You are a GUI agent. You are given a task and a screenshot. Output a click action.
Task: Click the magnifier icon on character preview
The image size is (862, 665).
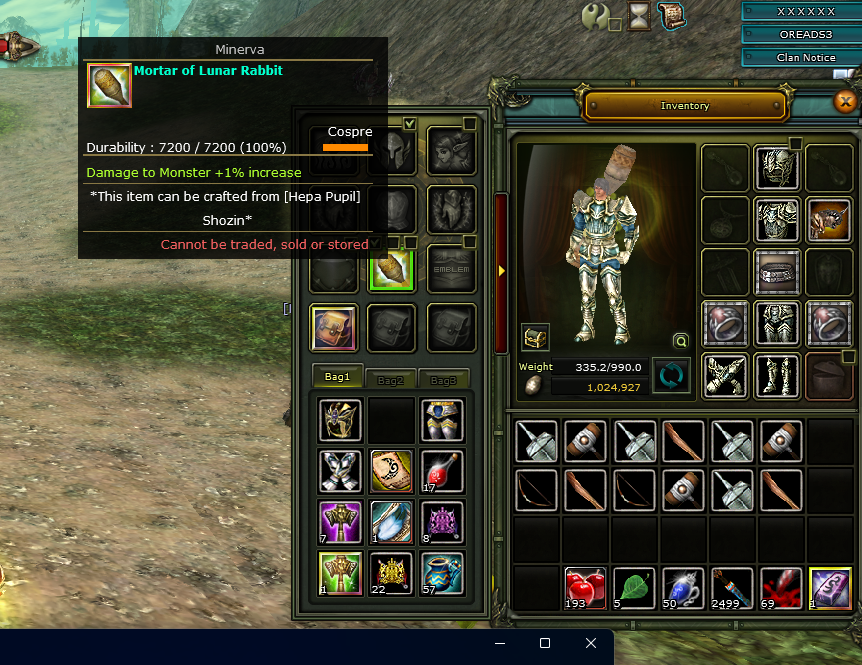point(681,341)
